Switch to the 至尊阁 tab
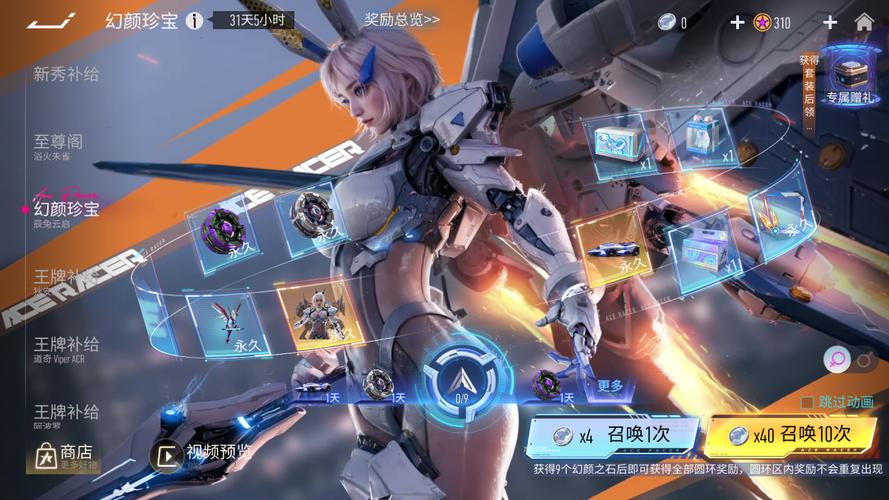 pyautogui.click(x=58, y=144)
